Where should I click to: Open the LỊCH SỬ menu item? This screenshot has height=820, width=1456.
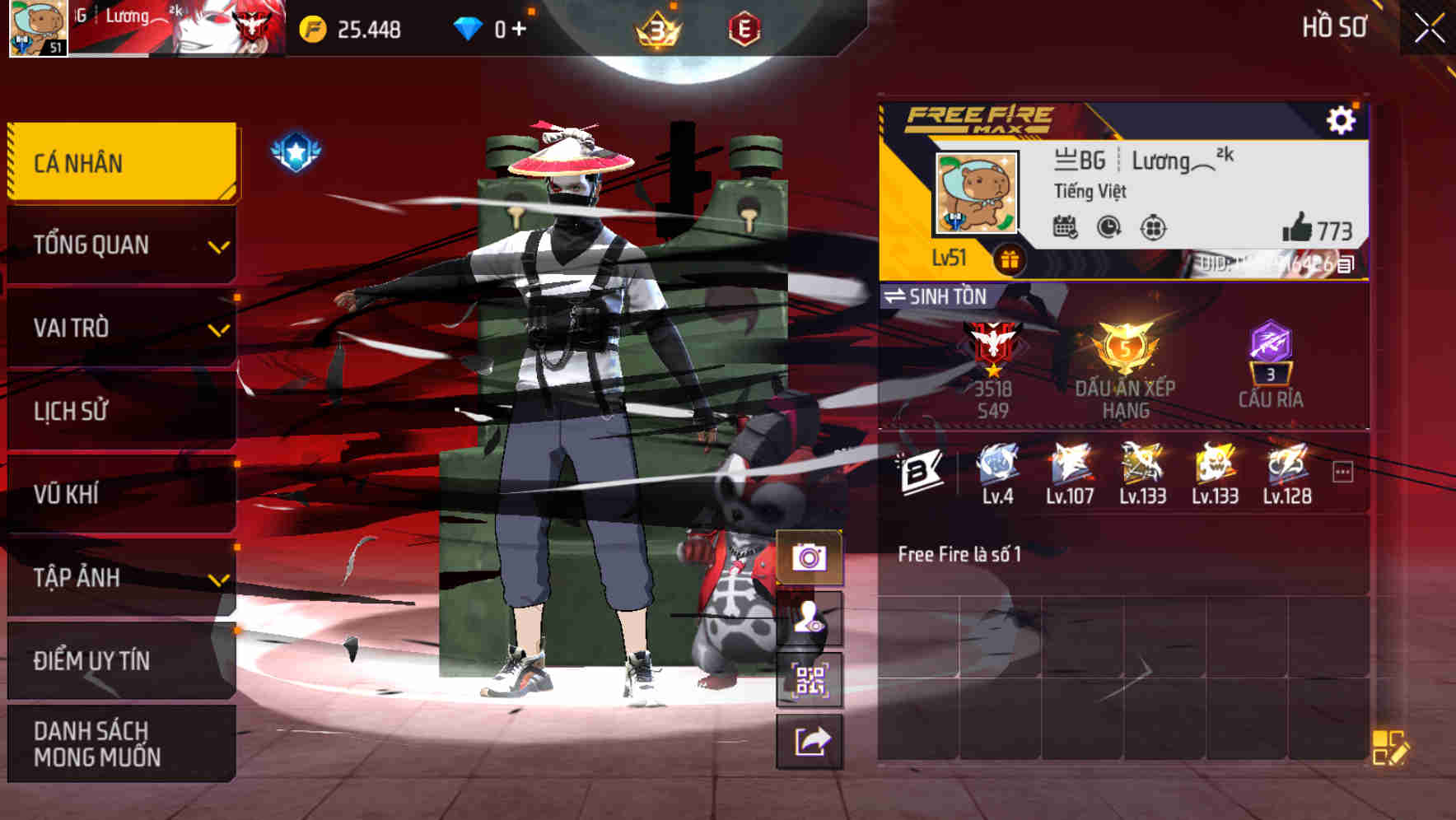pyautogui.click(x=119, y=411)
